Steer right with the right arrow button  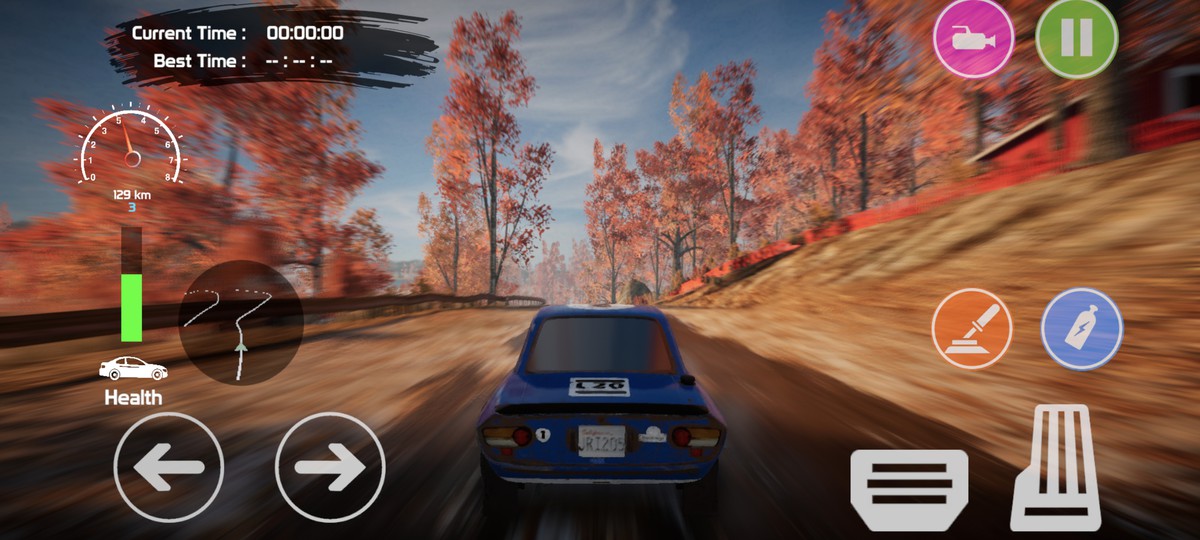tap(330, 467)
